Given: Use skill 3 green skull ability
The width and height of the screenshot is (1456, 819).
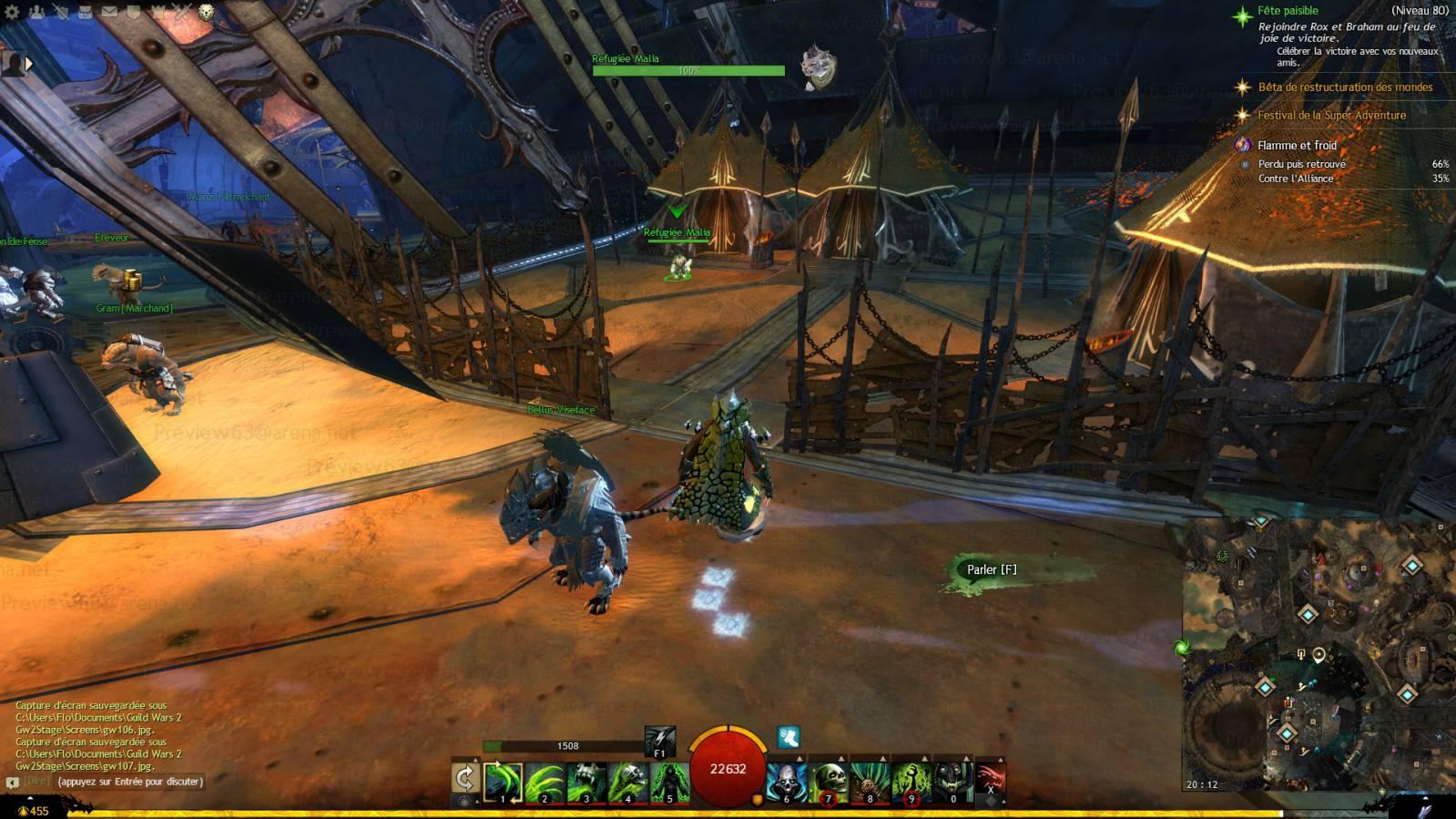Looking at the screenshot, I should pos(586,783).
